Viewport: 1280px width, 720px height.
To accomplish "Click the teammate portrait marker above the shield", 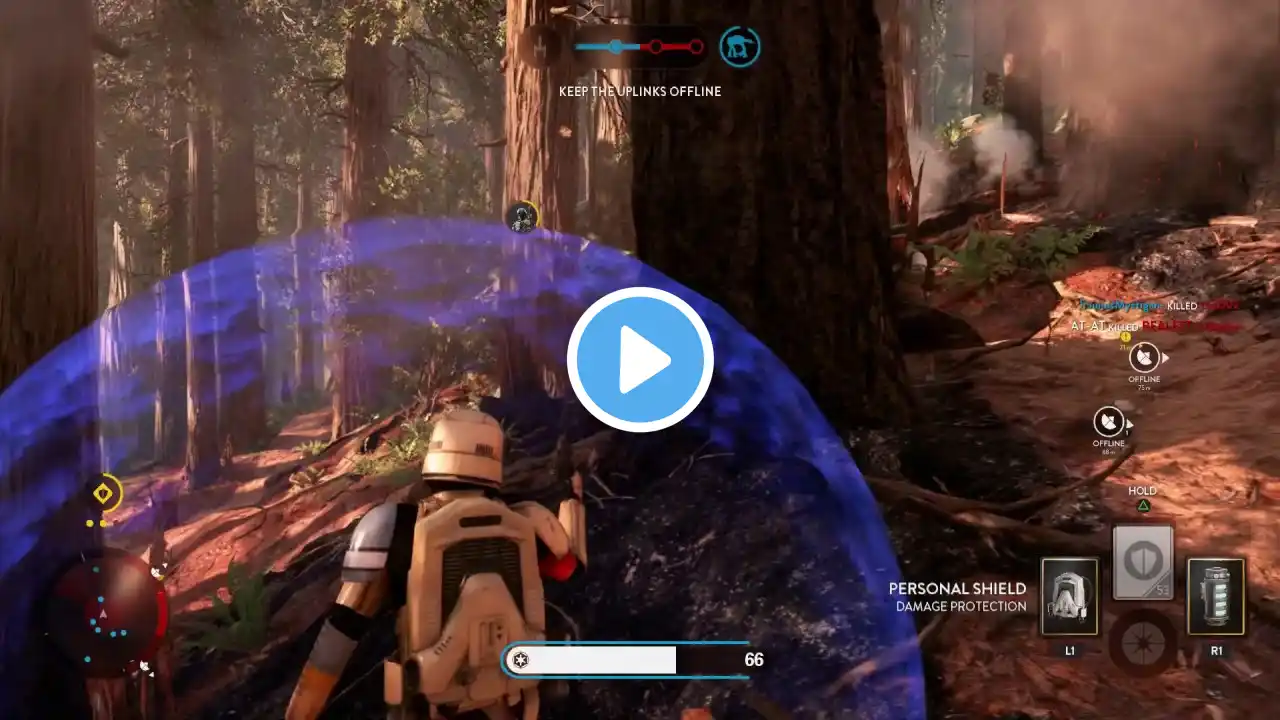I will (x=521, y=215).
